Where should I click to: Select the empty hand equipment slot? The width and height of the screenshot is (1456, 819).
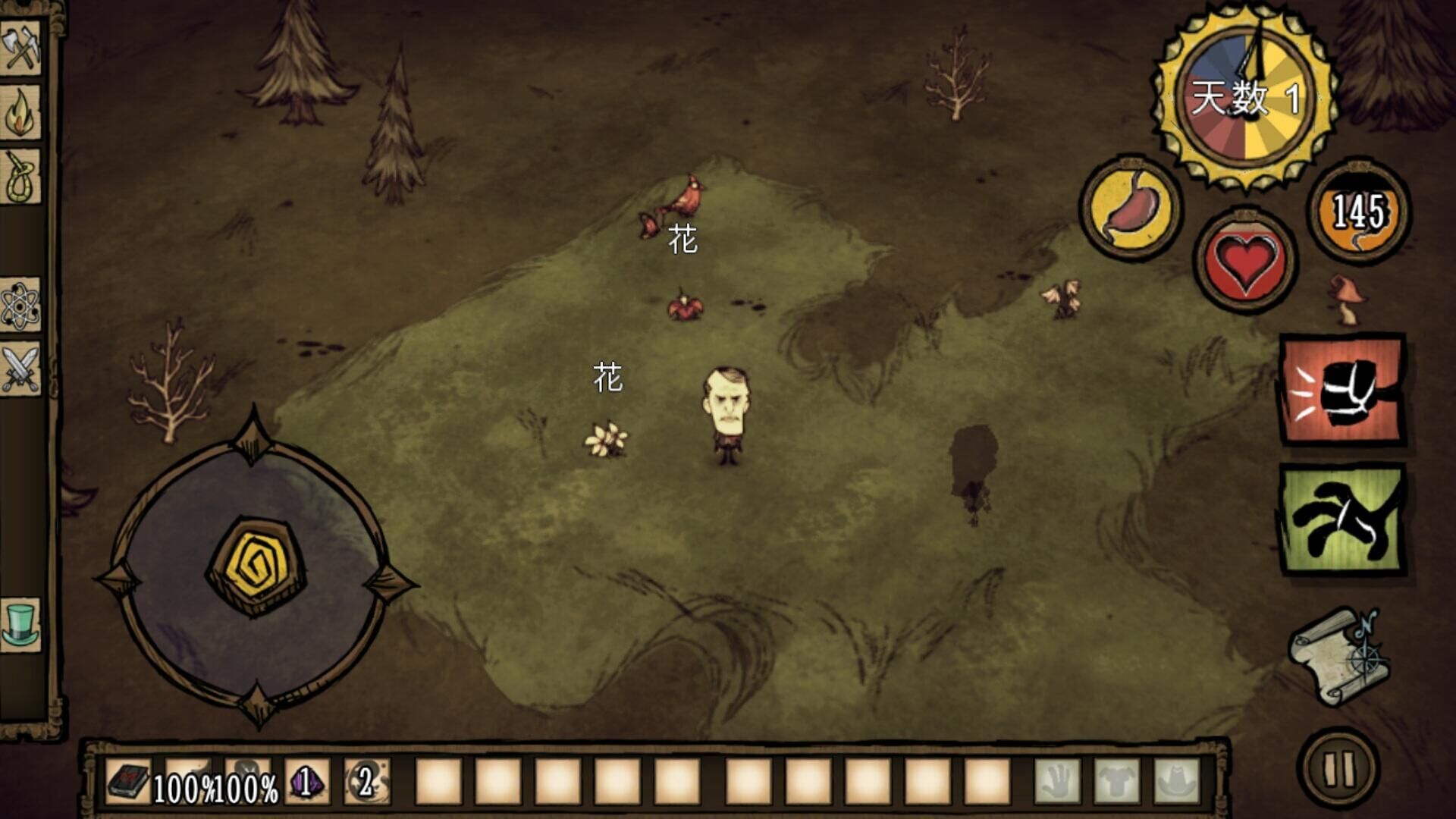pyautogui.click(x=1058, y=781)
